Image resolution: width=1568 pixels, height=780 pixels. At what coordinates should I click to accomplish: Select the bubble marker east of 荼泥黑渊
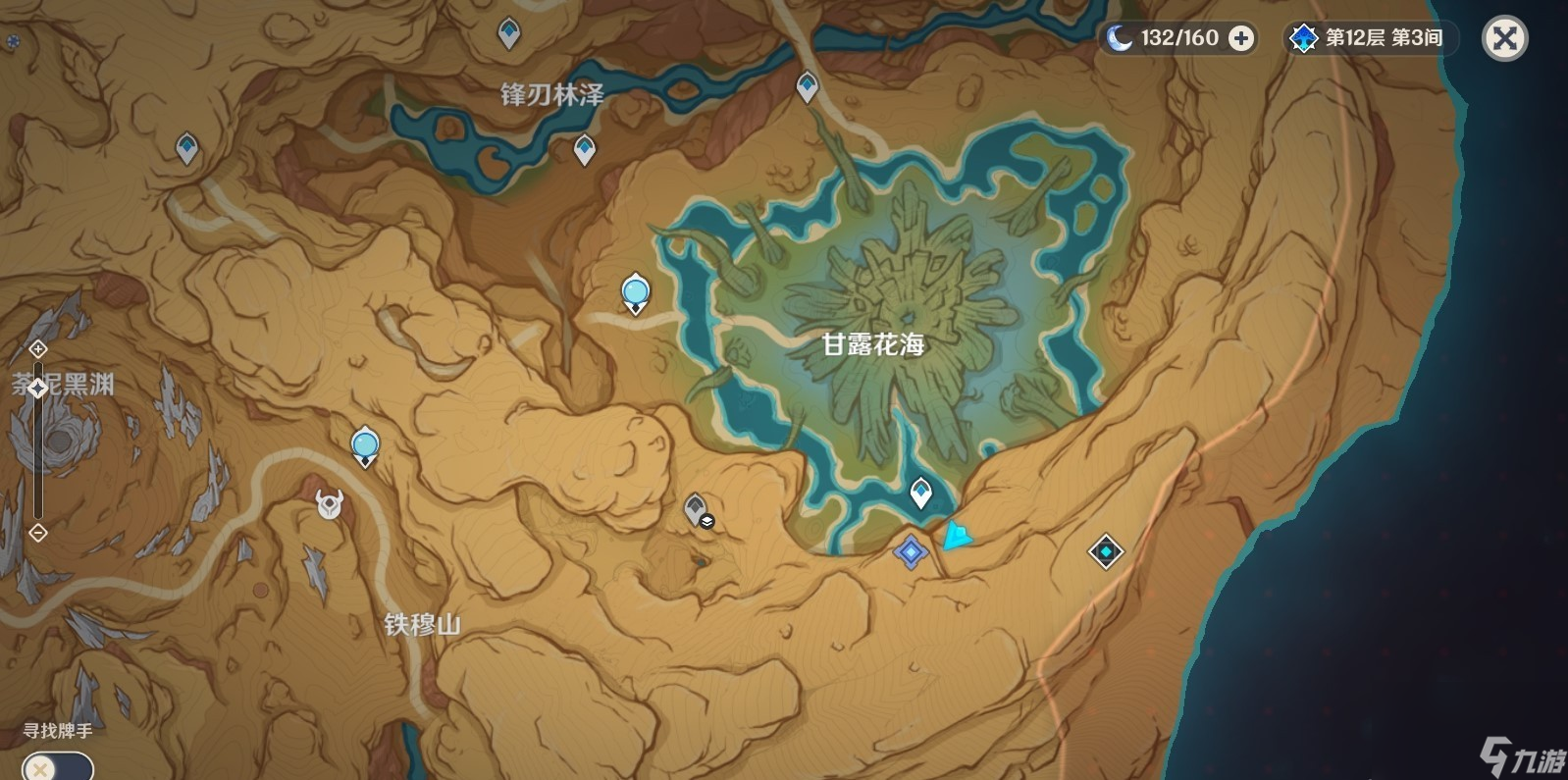pyautogui.click(x=363, y=444)
